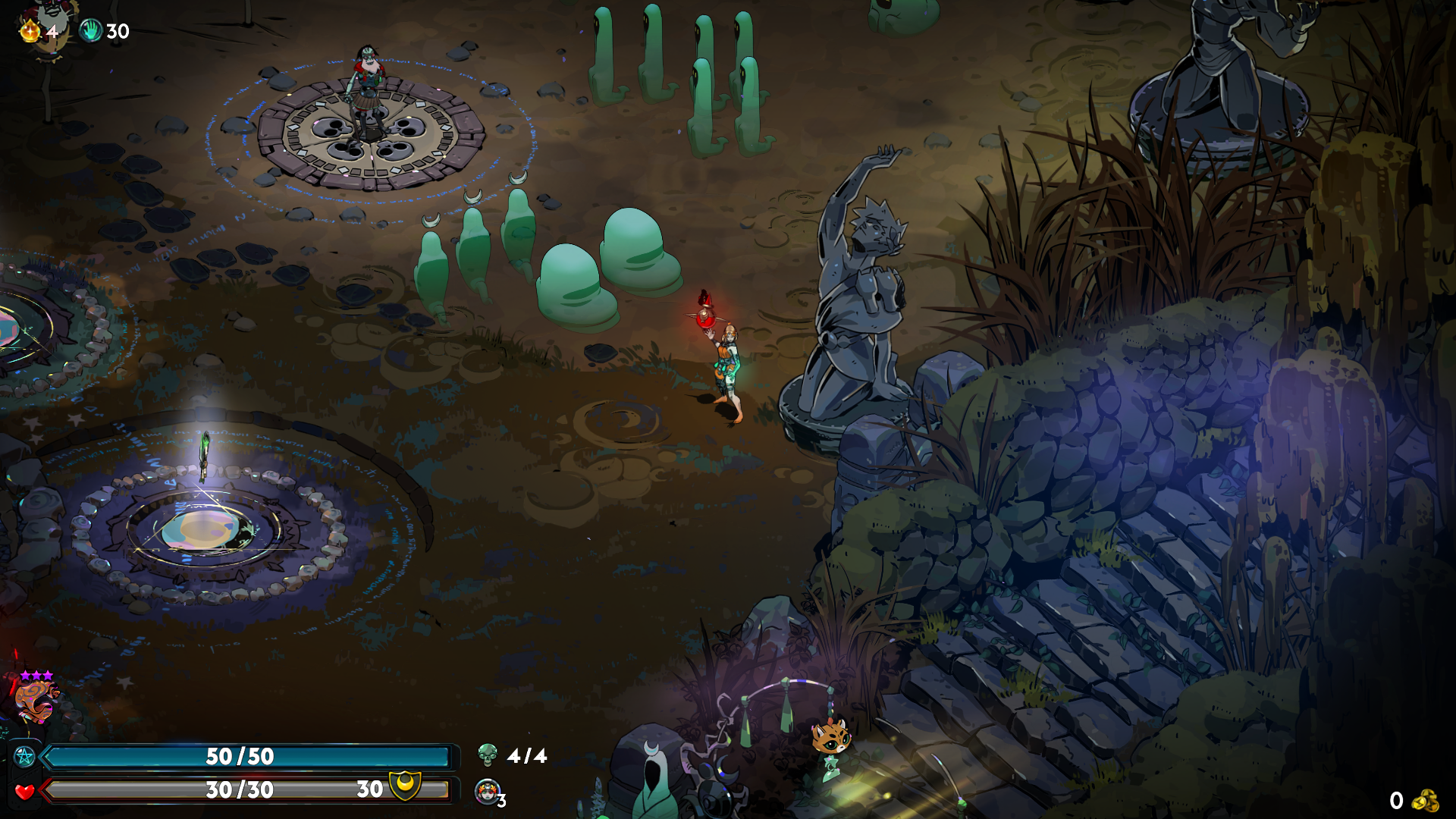Click the golden crescent armor shield icon
Screen dimensions: 1456x819
(x=405, y=786)
